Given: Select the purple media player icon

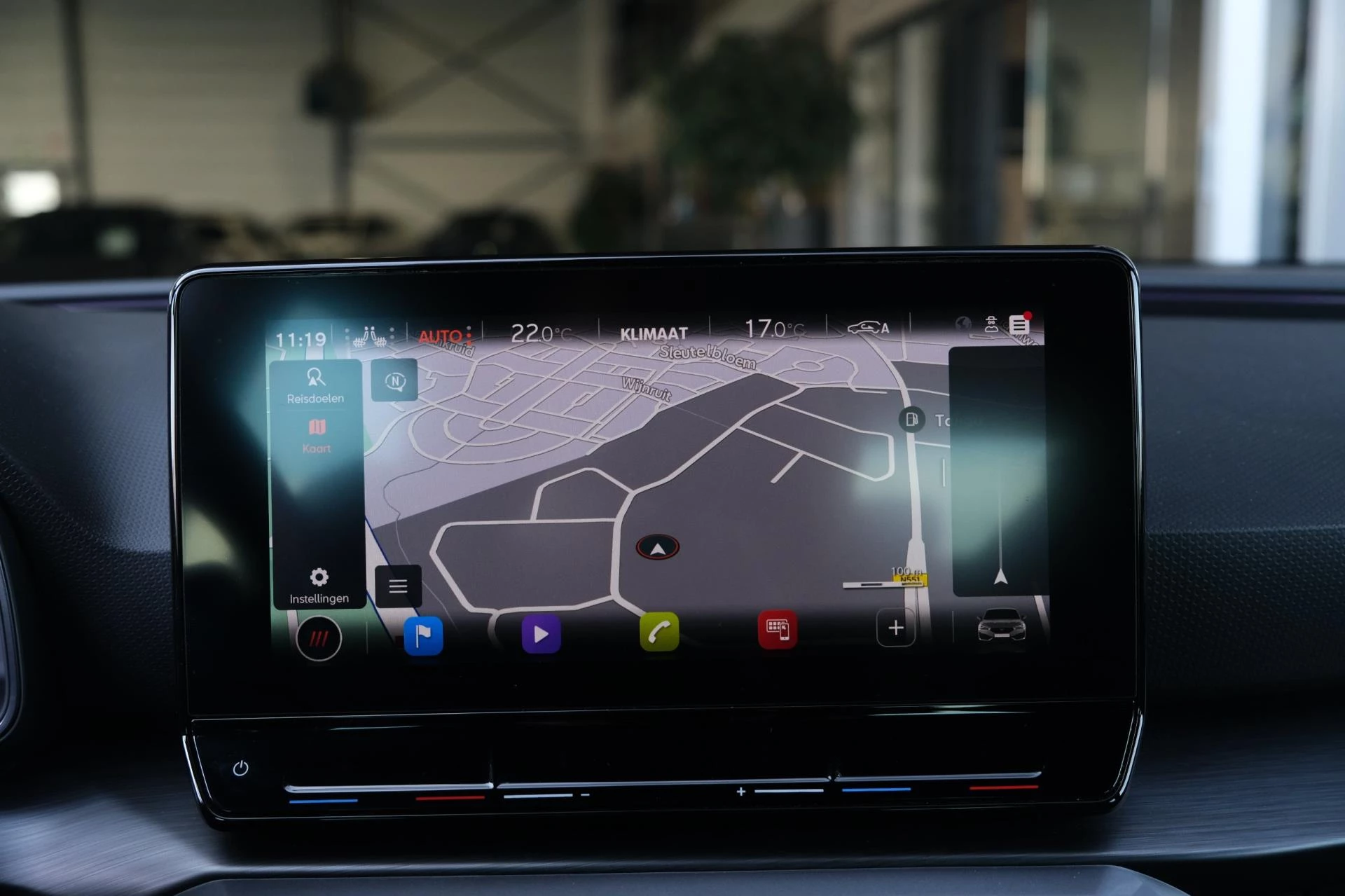Looking at the screenshot, I should click(x=539, y=632).
